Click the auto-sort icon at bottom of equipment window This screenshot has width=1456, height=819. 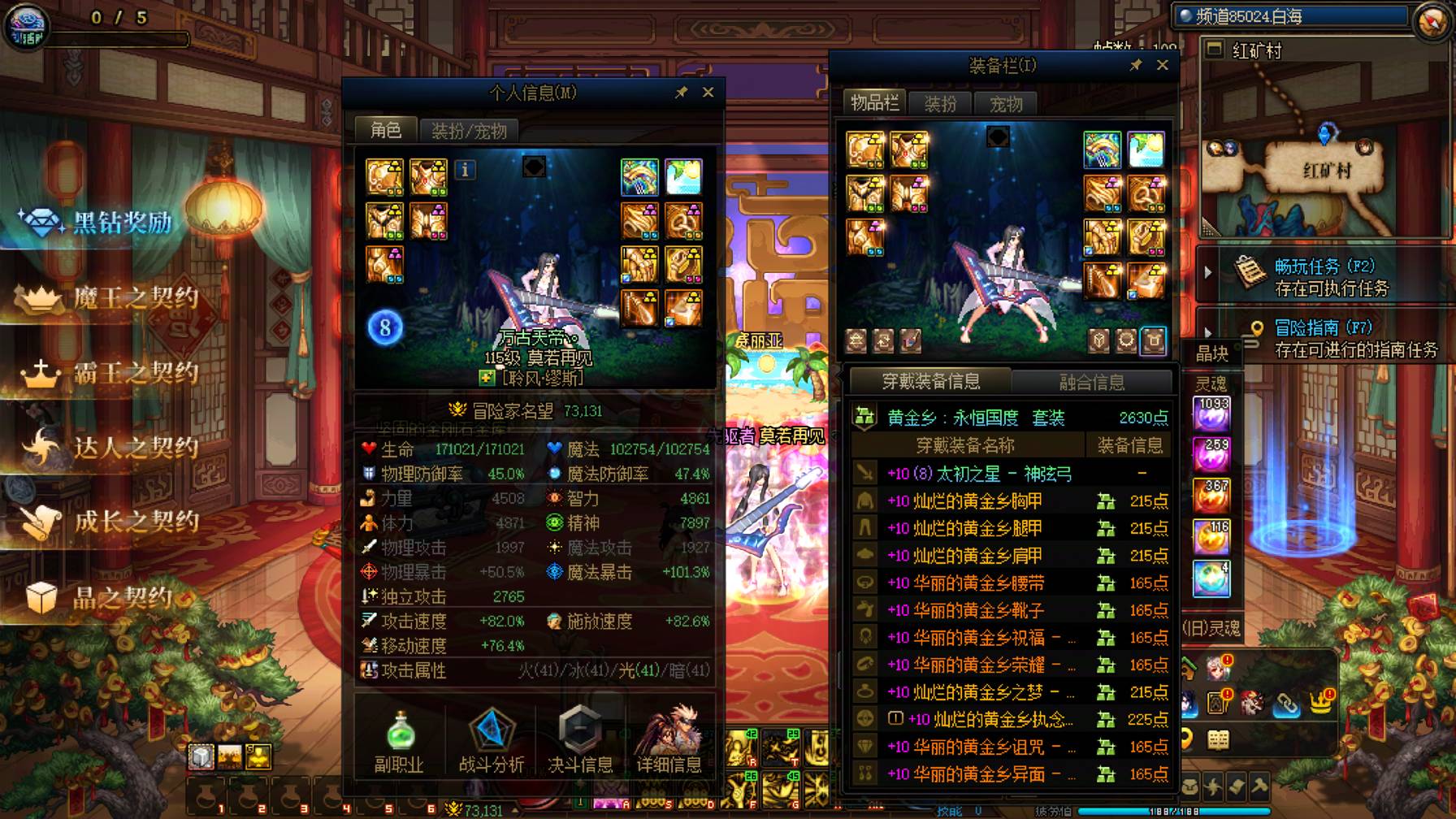(x=882, y=340)
